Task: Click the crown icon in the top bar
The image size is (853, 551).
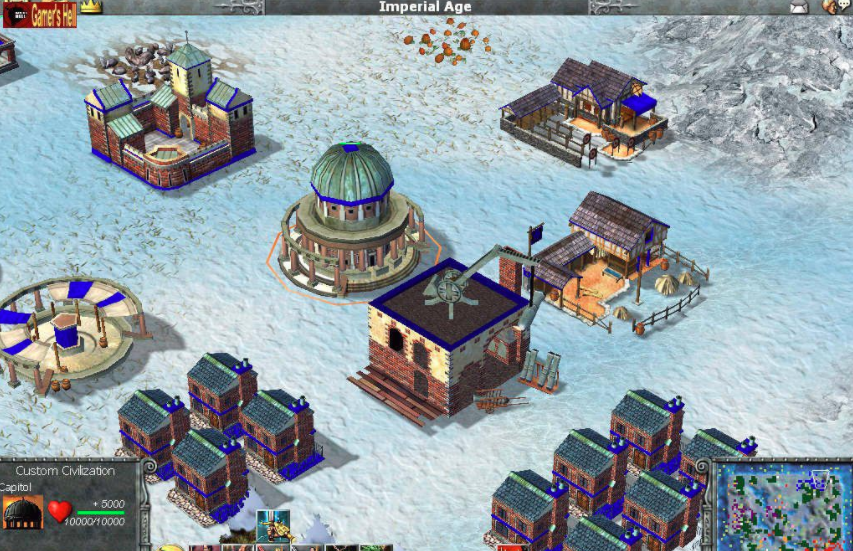Action: pos(91,6)
